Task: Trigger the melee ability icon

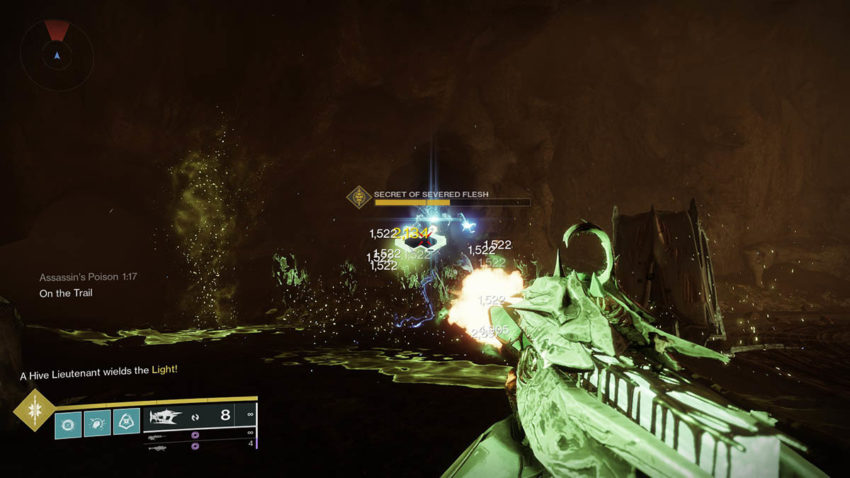Action: pos(98,422)
